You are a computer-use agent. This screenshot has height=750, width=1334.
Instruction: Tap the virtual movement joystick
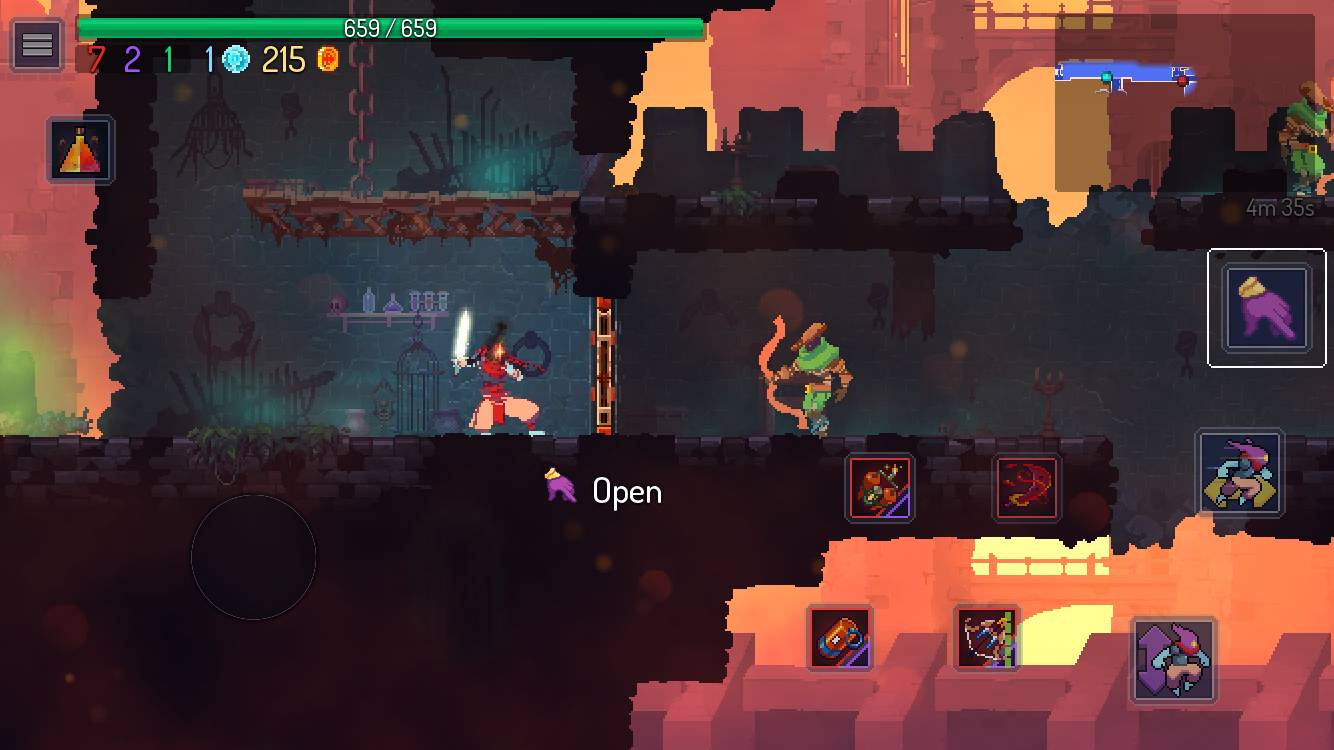tap(252, 557)
